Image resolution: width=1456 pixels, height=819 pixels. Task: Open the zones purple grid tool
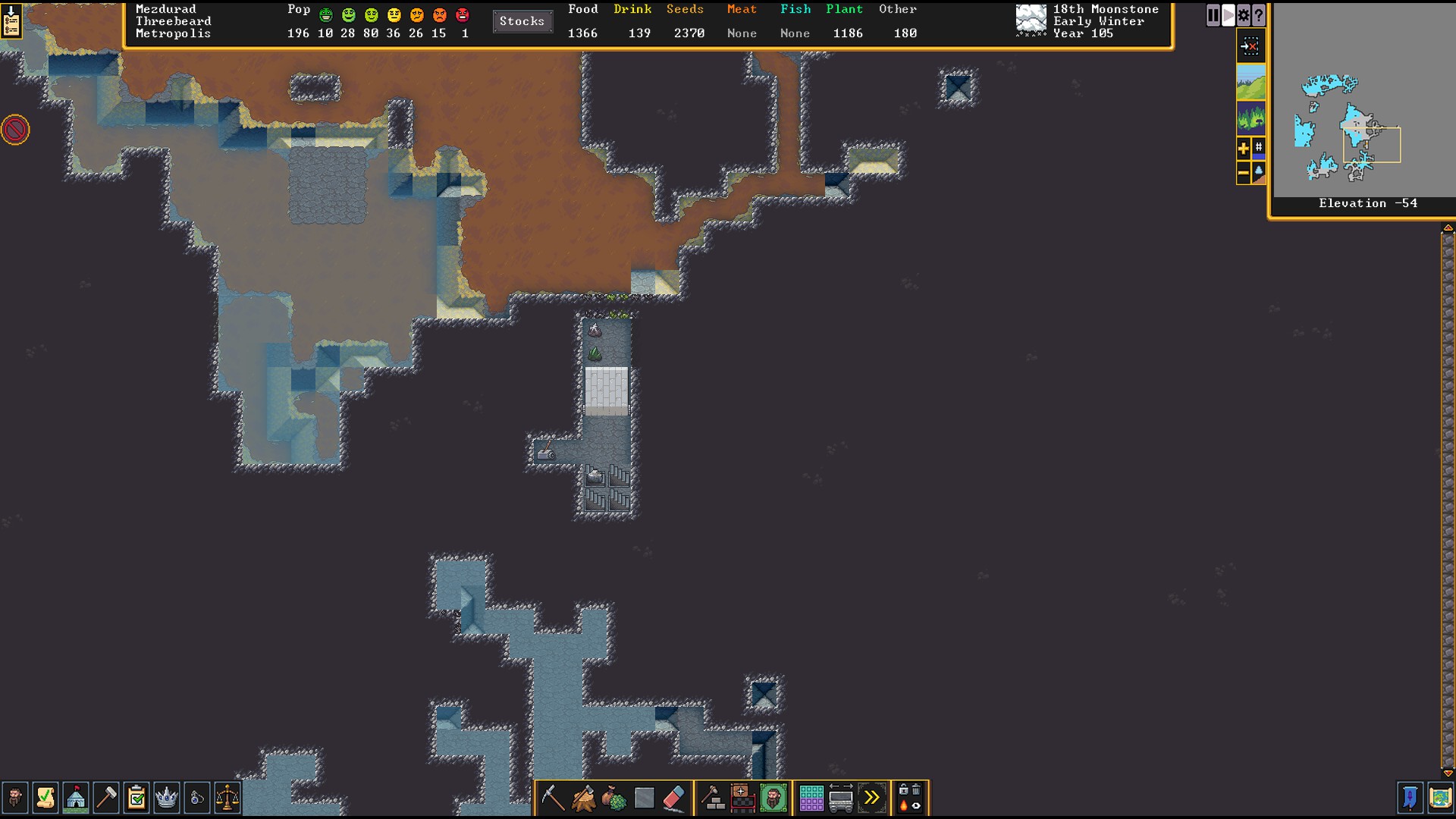click(811, 798)
